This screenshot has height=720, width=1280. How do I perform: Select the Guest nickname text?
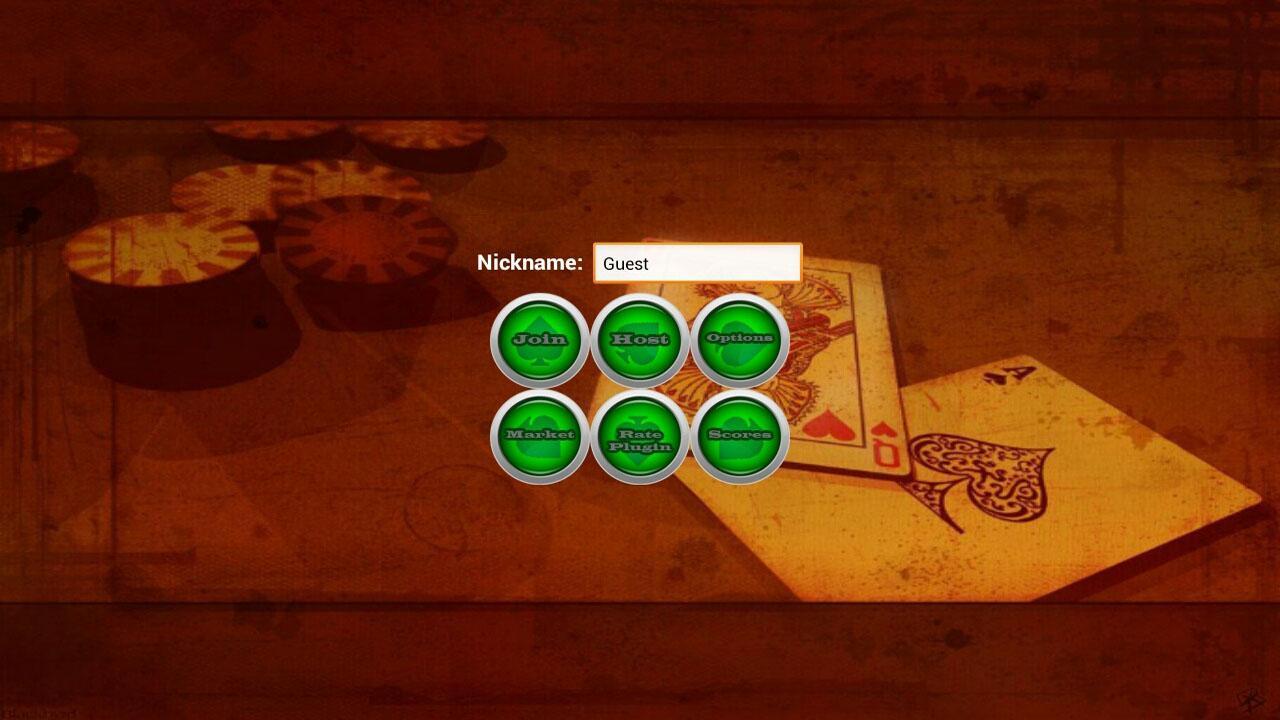tap(626, 264)
